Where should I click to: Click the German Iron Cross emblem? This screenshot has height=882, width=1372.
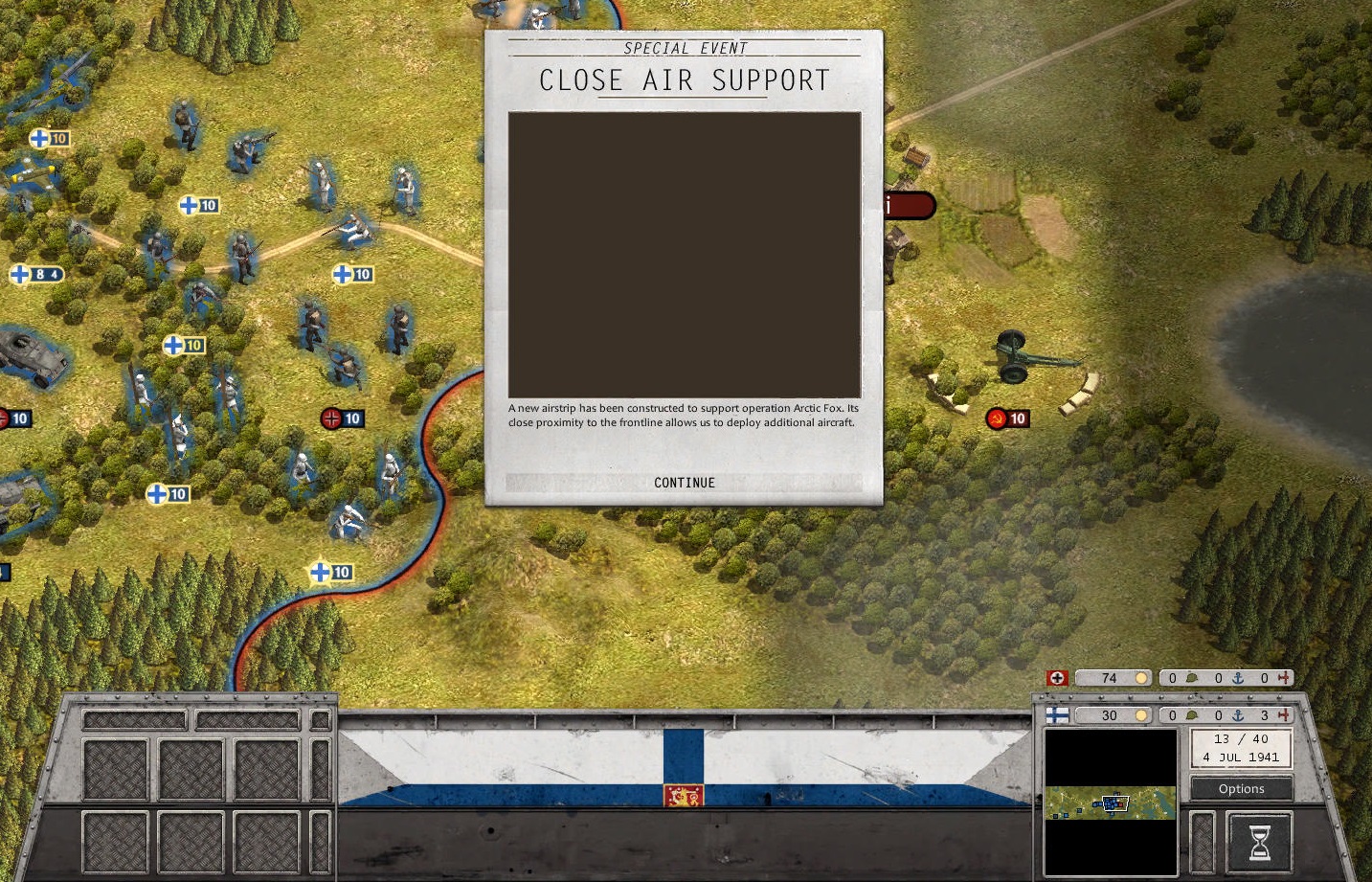(1057, 678)
